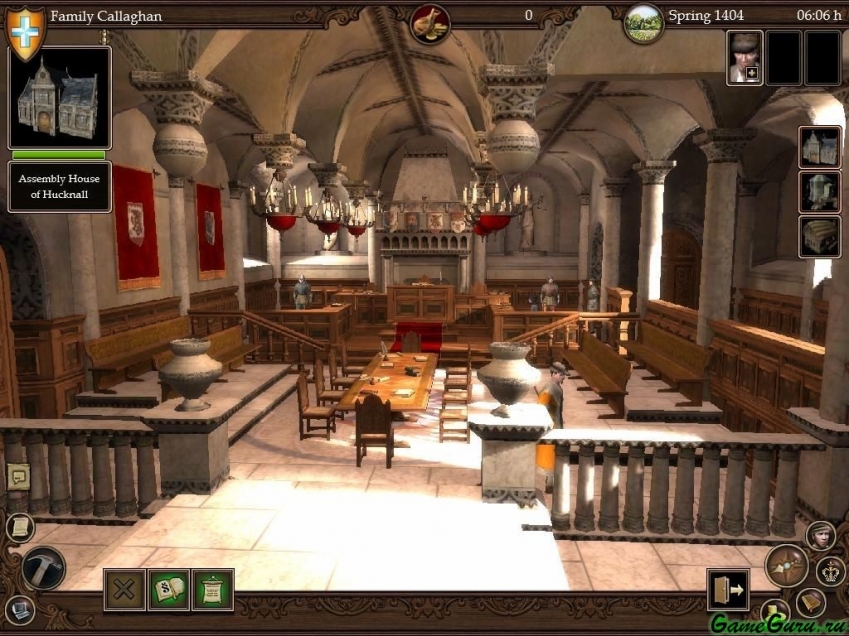Open the parchment scroll icon
This screenshot has height=636, width=849.
pyautogui.click(x=18, y=527)
